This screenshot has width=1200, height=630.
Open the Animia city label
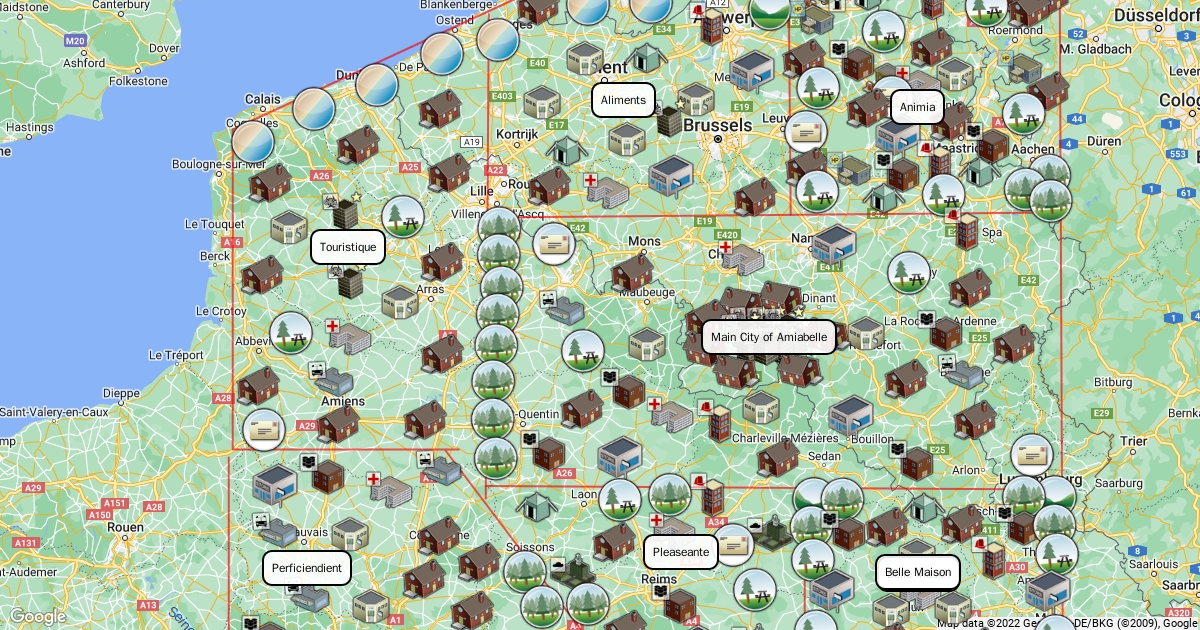click(x=917, y=107)
